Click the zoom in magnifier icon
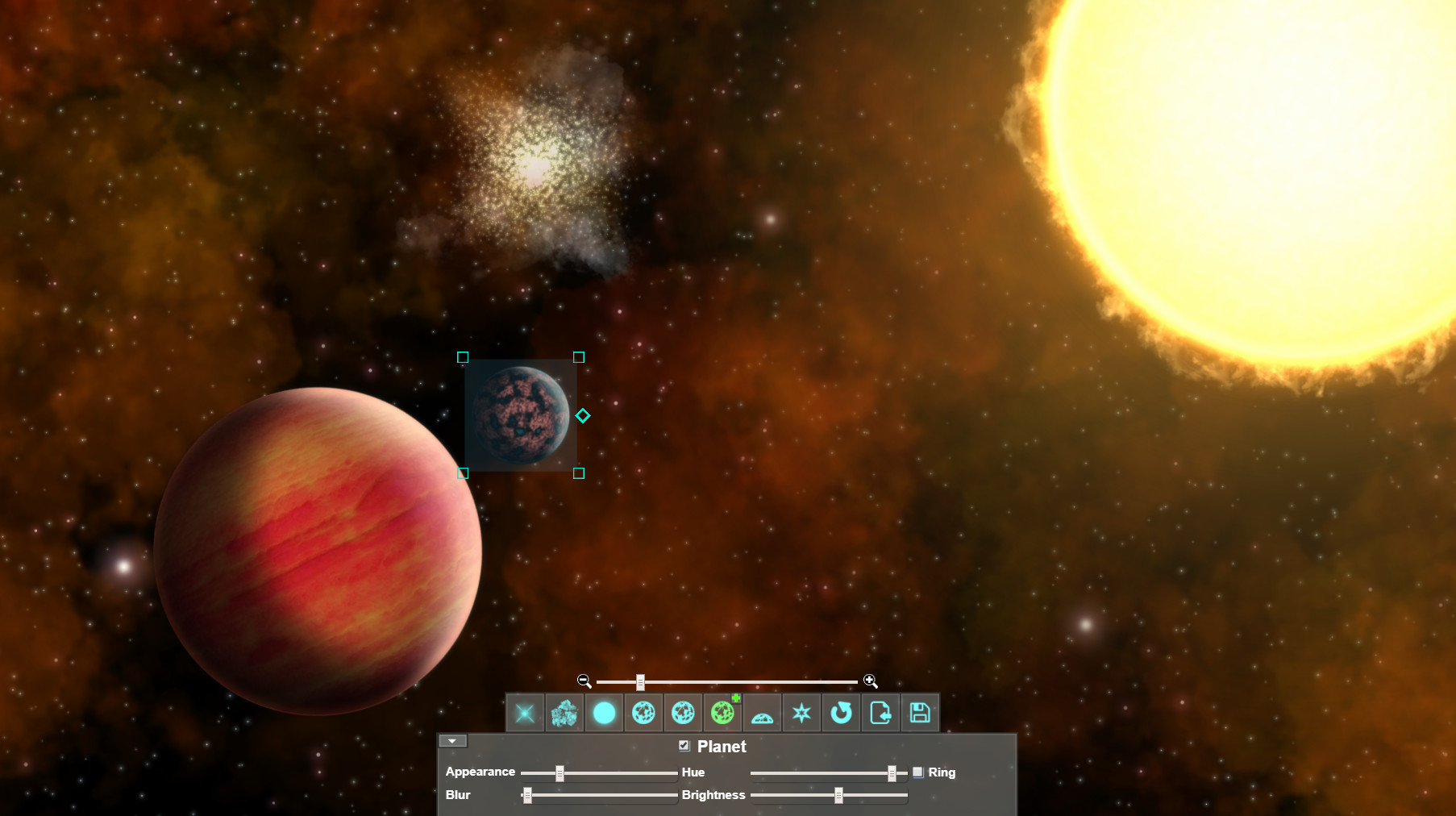The image size is (1456, 816). point(871,681)
